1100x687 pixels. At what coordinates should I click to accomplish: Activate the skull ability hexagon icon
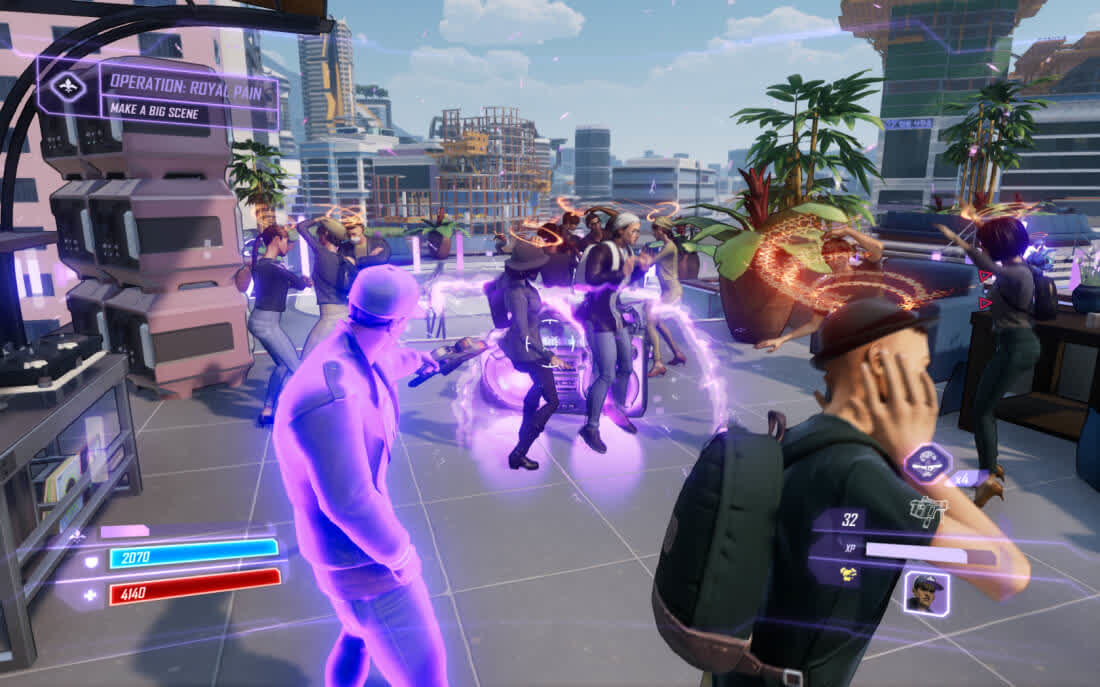pos(927,462)
